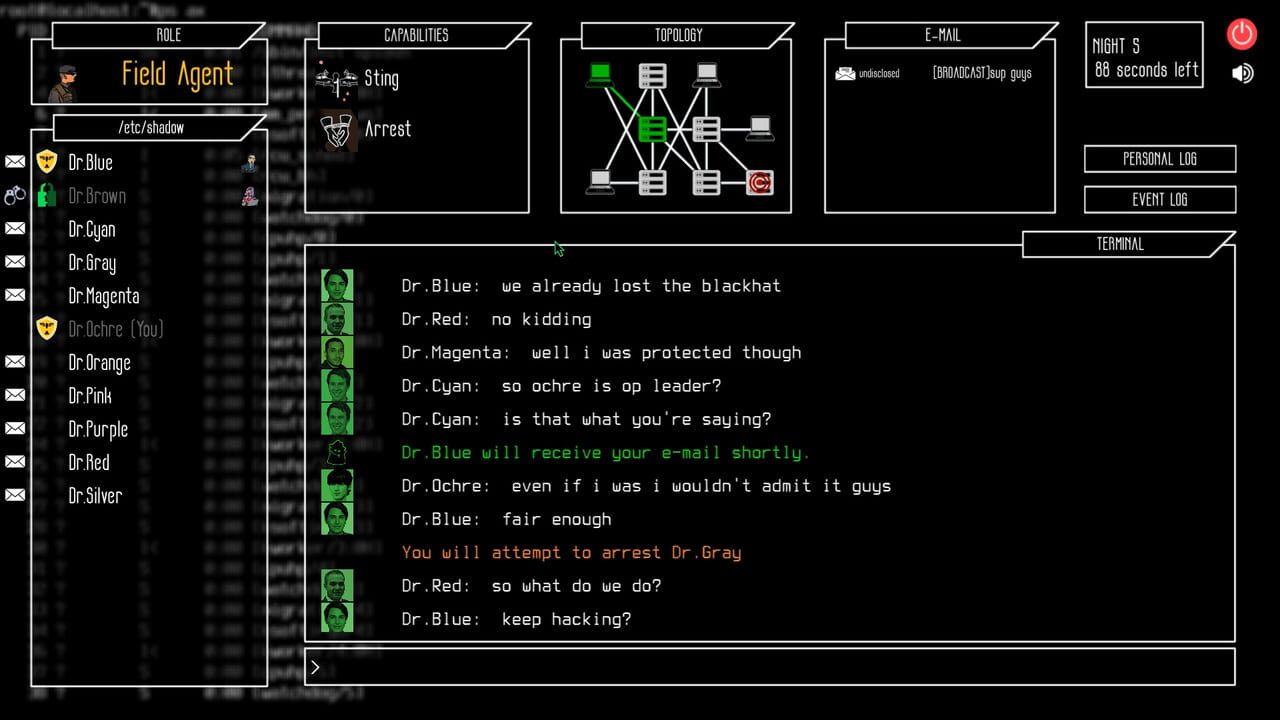1280x720 pixels.
Task: Click the green server node in the topology
Action: 653,127
